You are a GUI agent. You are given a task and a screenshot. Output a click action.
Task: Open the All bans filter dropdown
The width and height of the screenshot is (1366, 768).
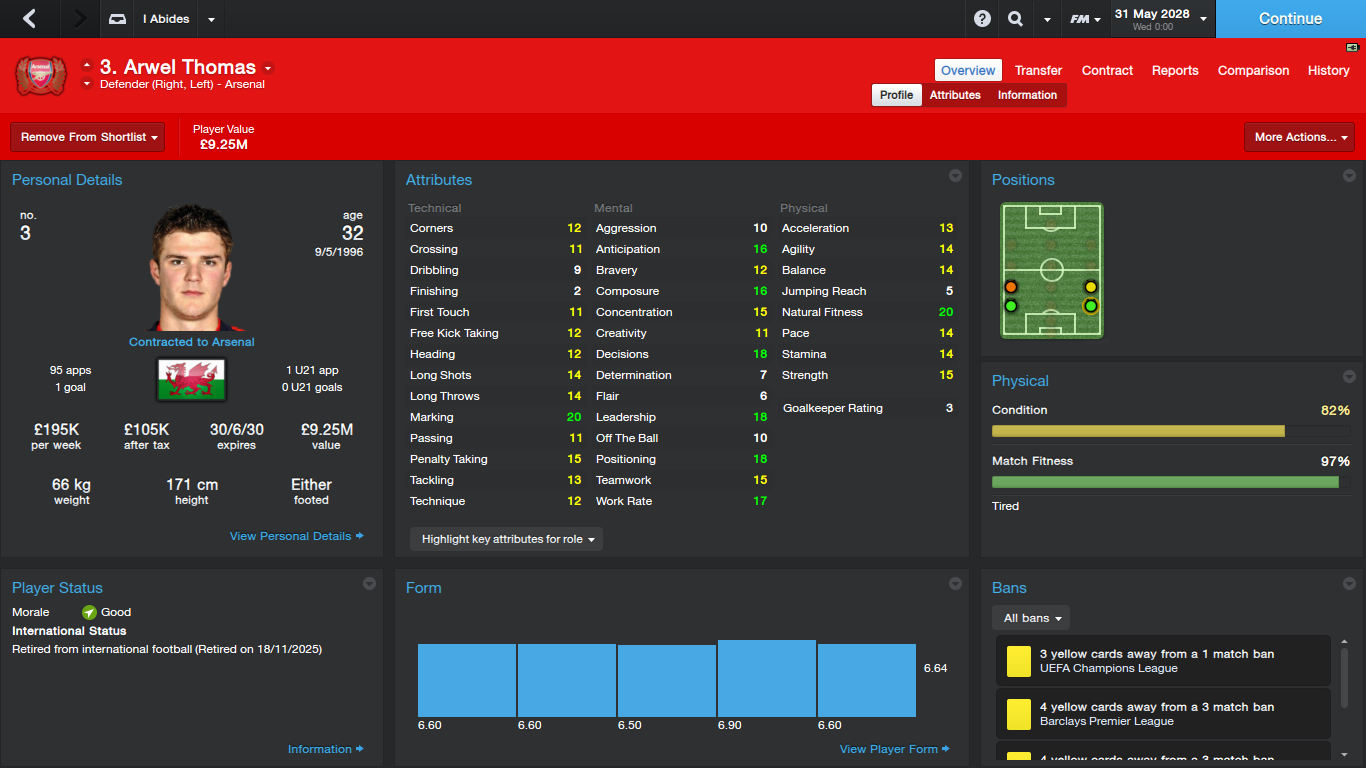tap(1030, 617)
